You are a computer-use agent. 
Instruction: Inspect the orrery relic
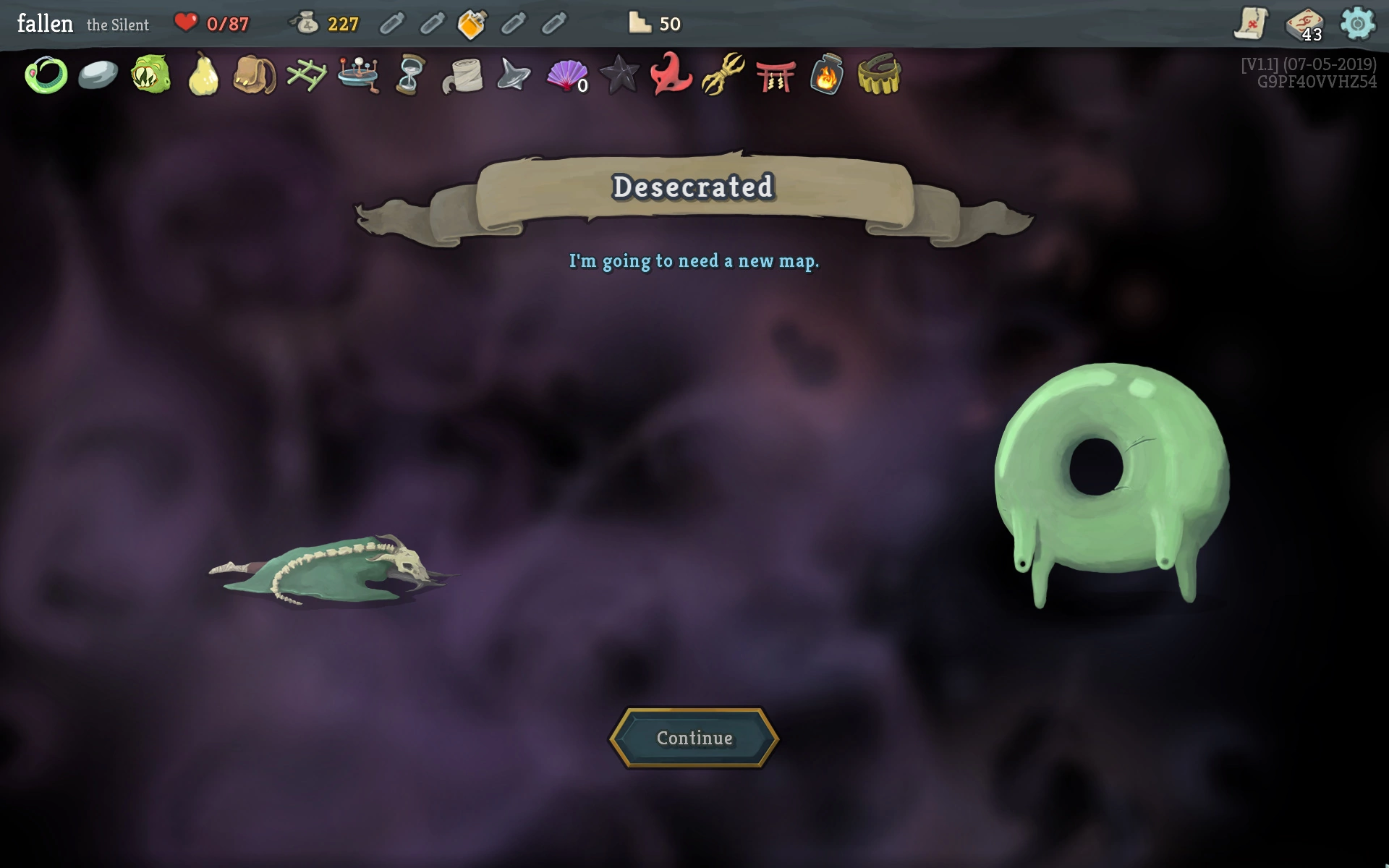[359, 75]
